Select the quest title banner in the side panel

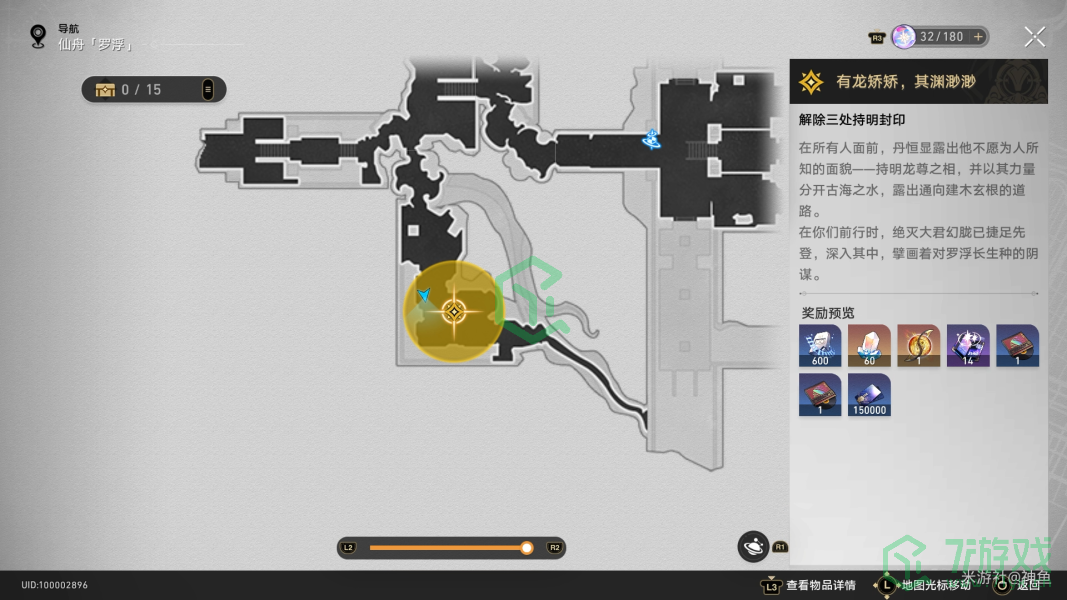[x=918, y=81]
